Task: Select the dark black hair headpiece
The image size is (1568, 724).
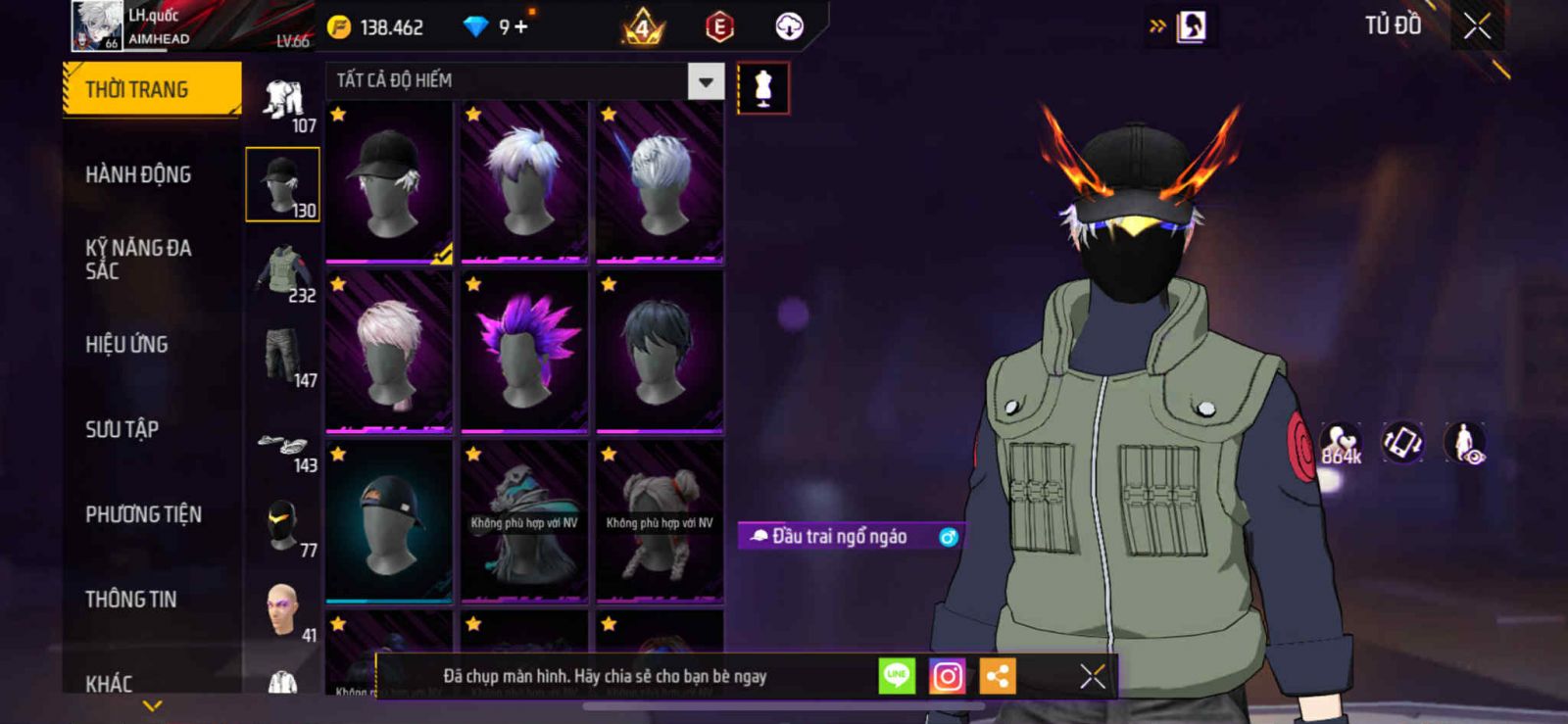Action: (660, 352)
